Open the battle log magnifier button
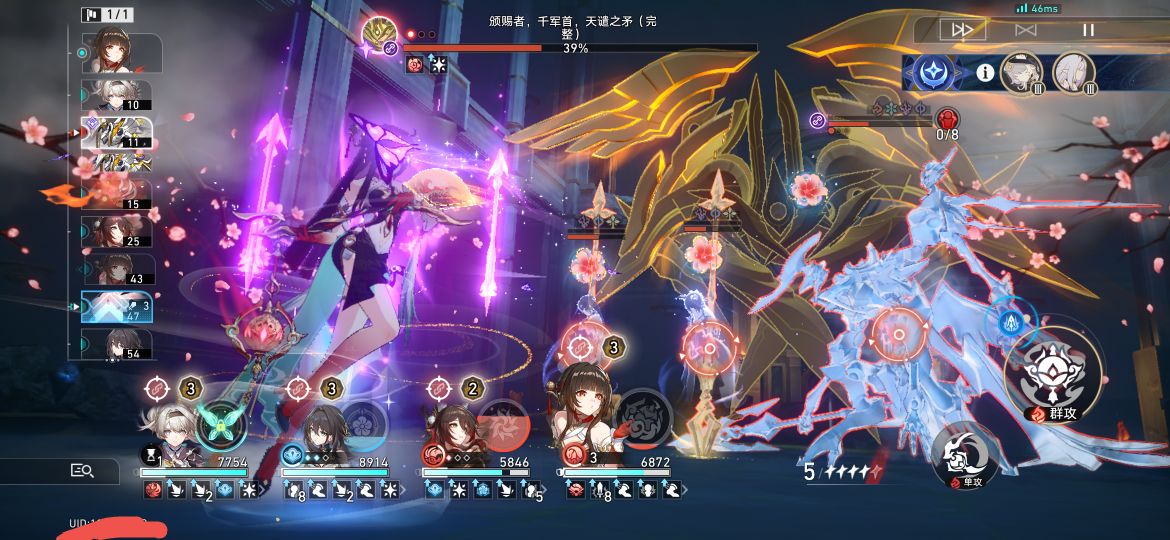This screenshot has width=1170, height=540. pos(82,470)
